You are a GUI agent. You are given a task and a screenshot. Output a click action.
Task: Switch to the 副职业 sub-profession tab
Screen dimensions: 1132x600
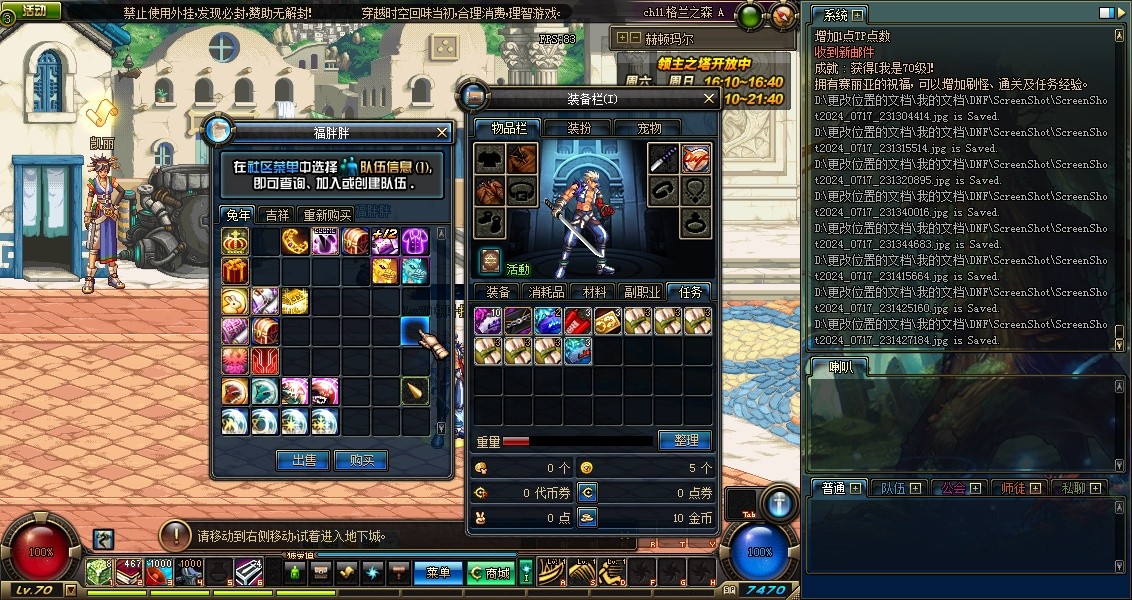pos(641,292)
